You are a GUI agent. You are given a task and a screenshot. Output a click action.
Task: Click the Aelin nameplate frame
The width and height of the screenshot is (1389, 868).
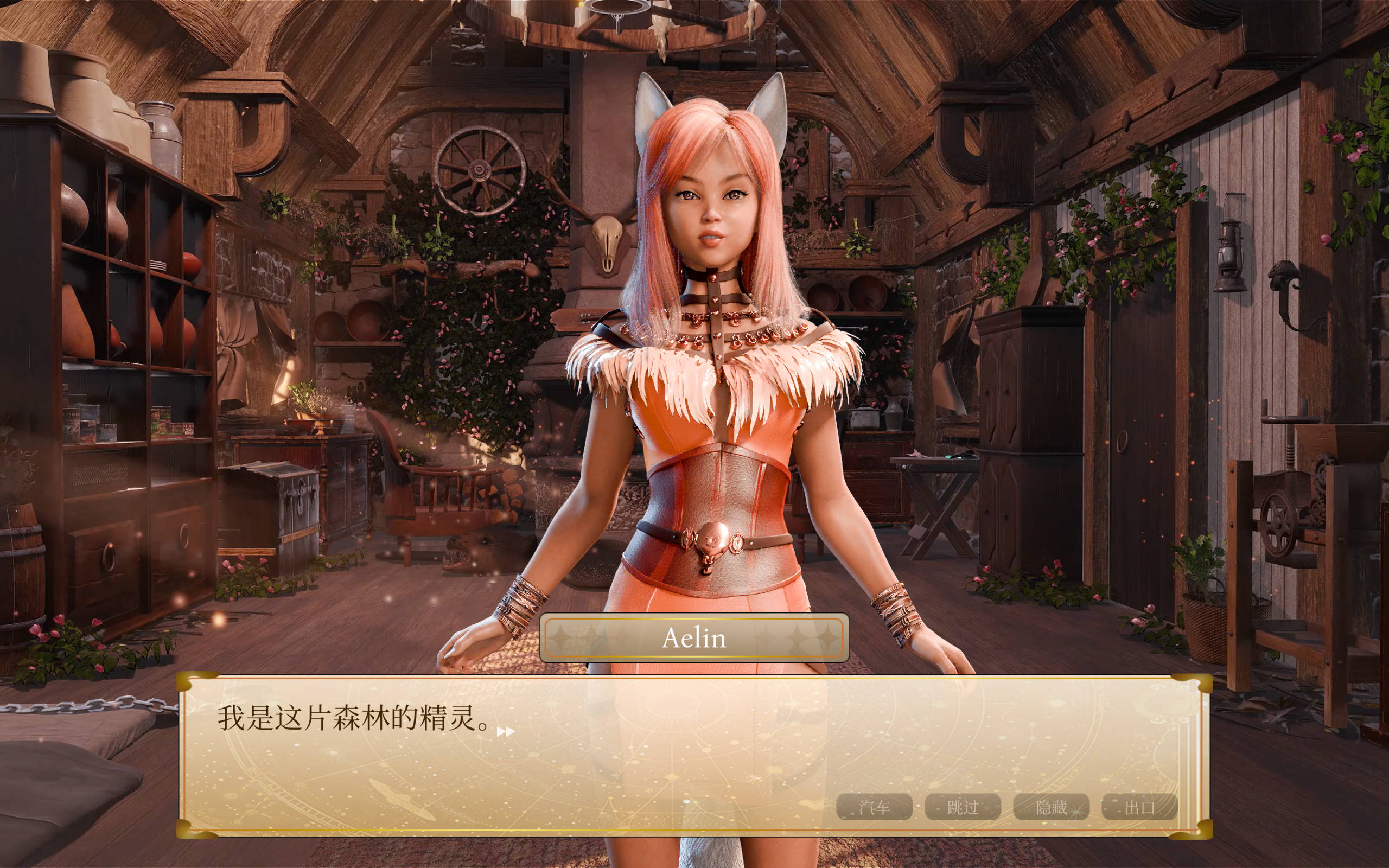tap(694, 639)
